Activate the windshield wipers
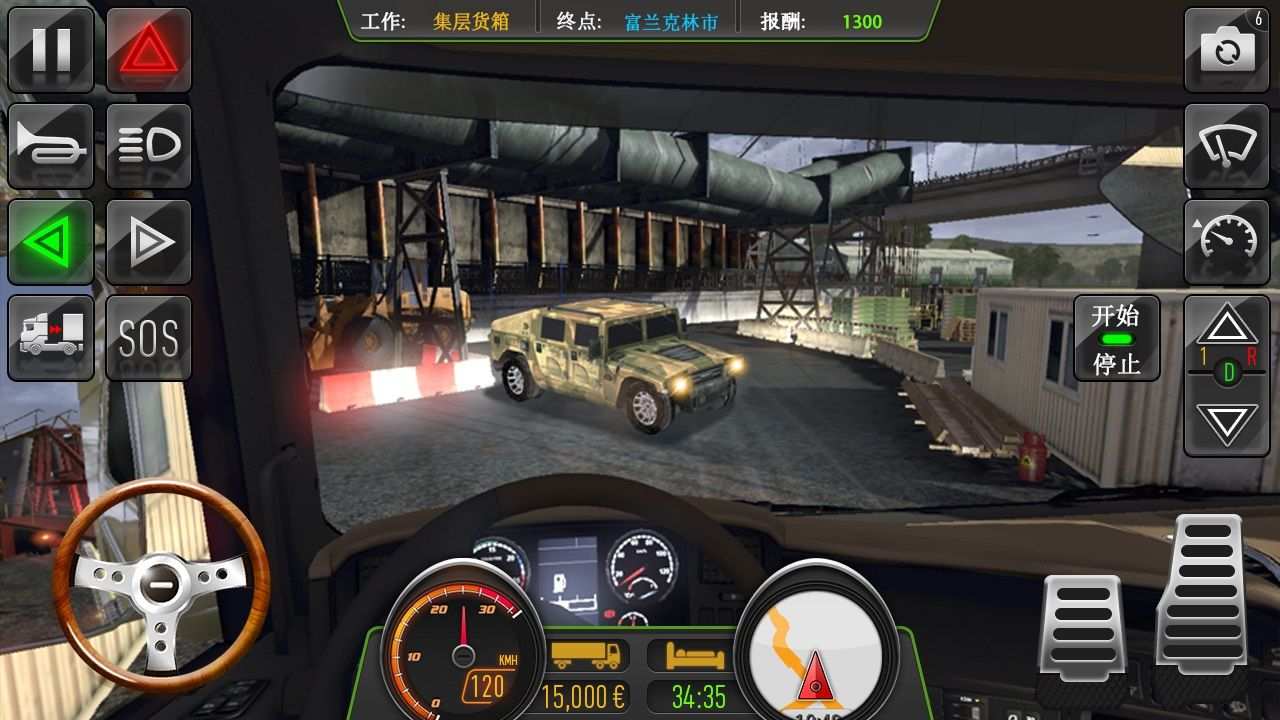The image size is (1280, 720). (1228, 145)
